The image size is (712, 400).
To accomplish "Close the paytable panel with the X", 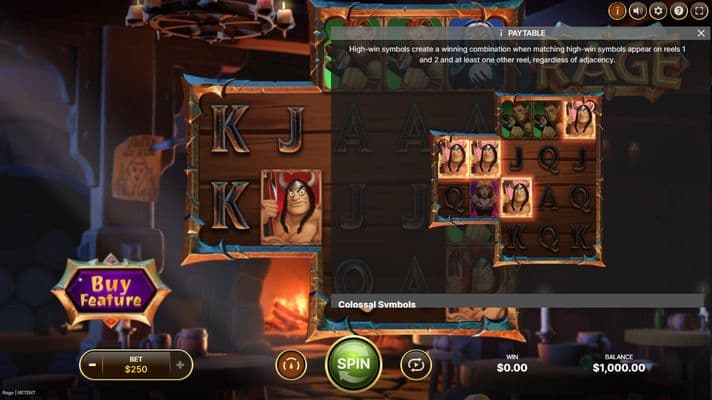I will tap(701, 33).
